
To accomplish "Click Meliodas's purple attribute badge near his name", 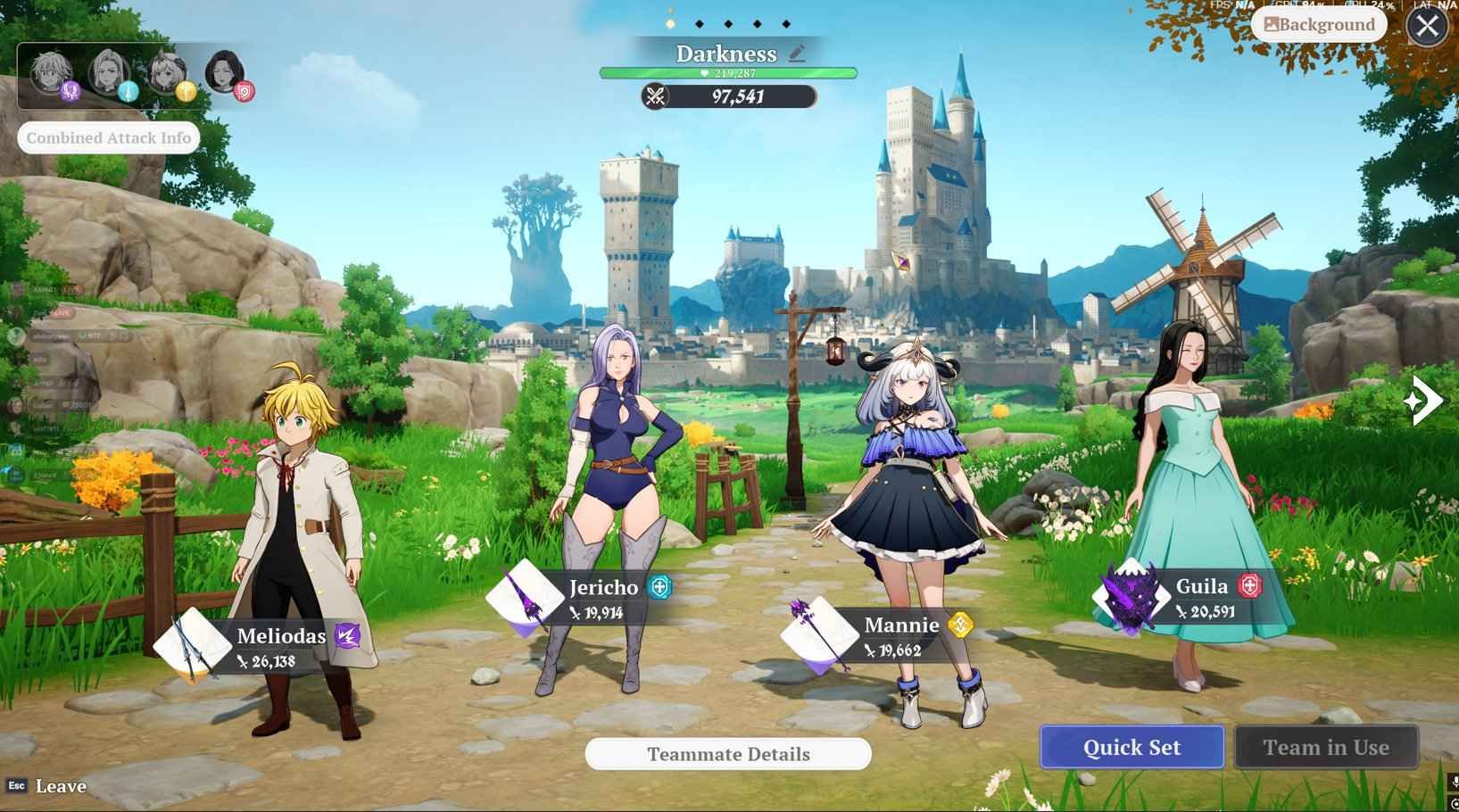I will point(345,635).
